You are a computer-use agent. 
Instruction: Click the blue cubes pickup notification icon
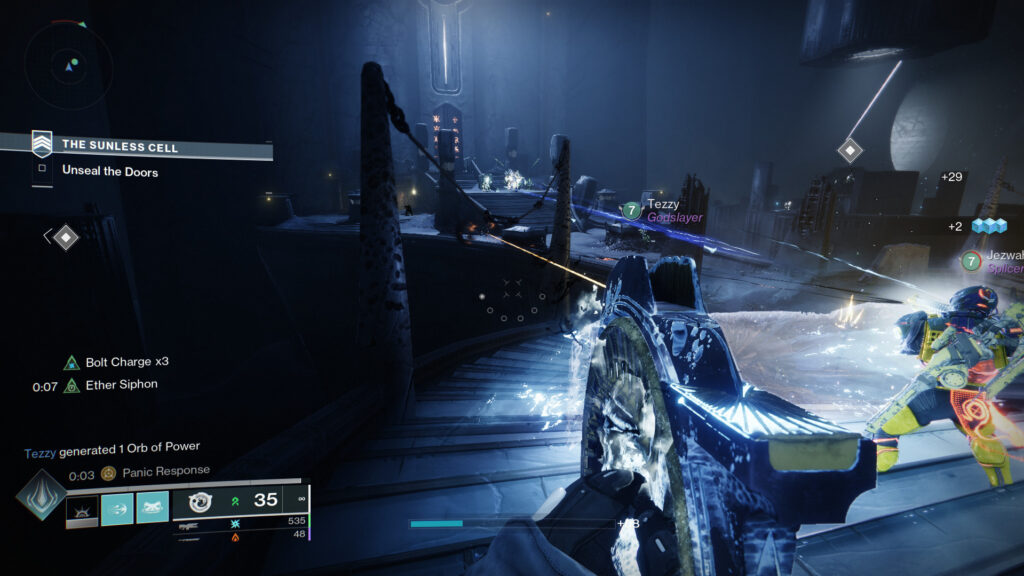(987, 226)
